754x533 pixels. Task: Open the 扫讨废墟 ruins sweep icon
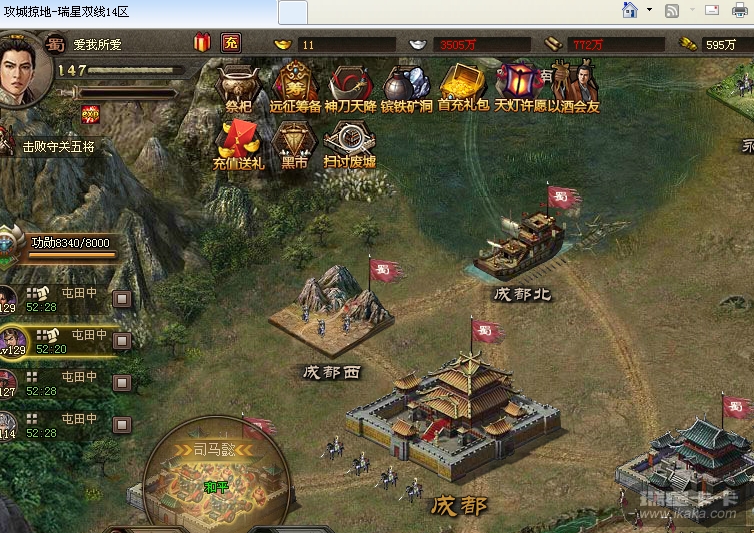[349, 142]
